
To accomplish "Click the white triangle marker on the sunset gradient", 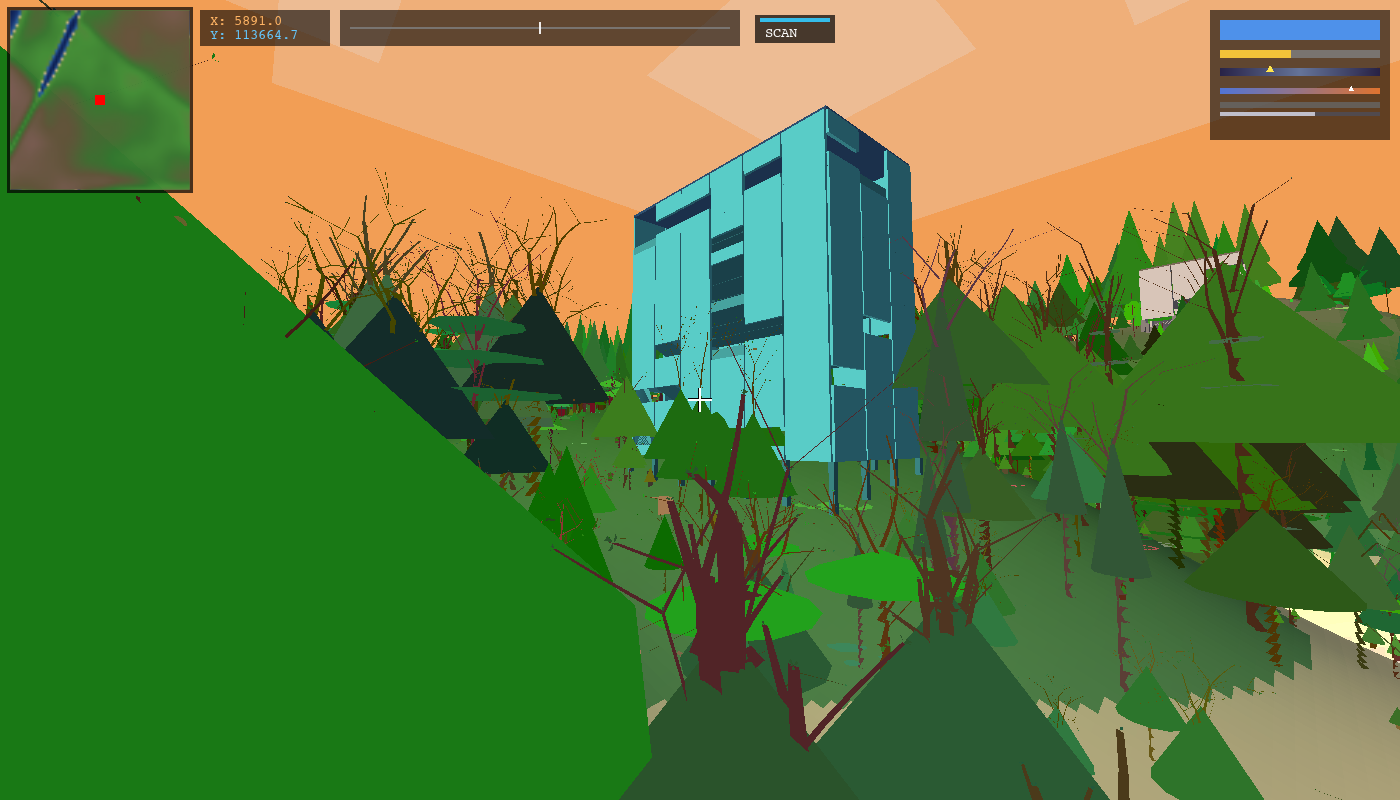I will [1351, 89].
